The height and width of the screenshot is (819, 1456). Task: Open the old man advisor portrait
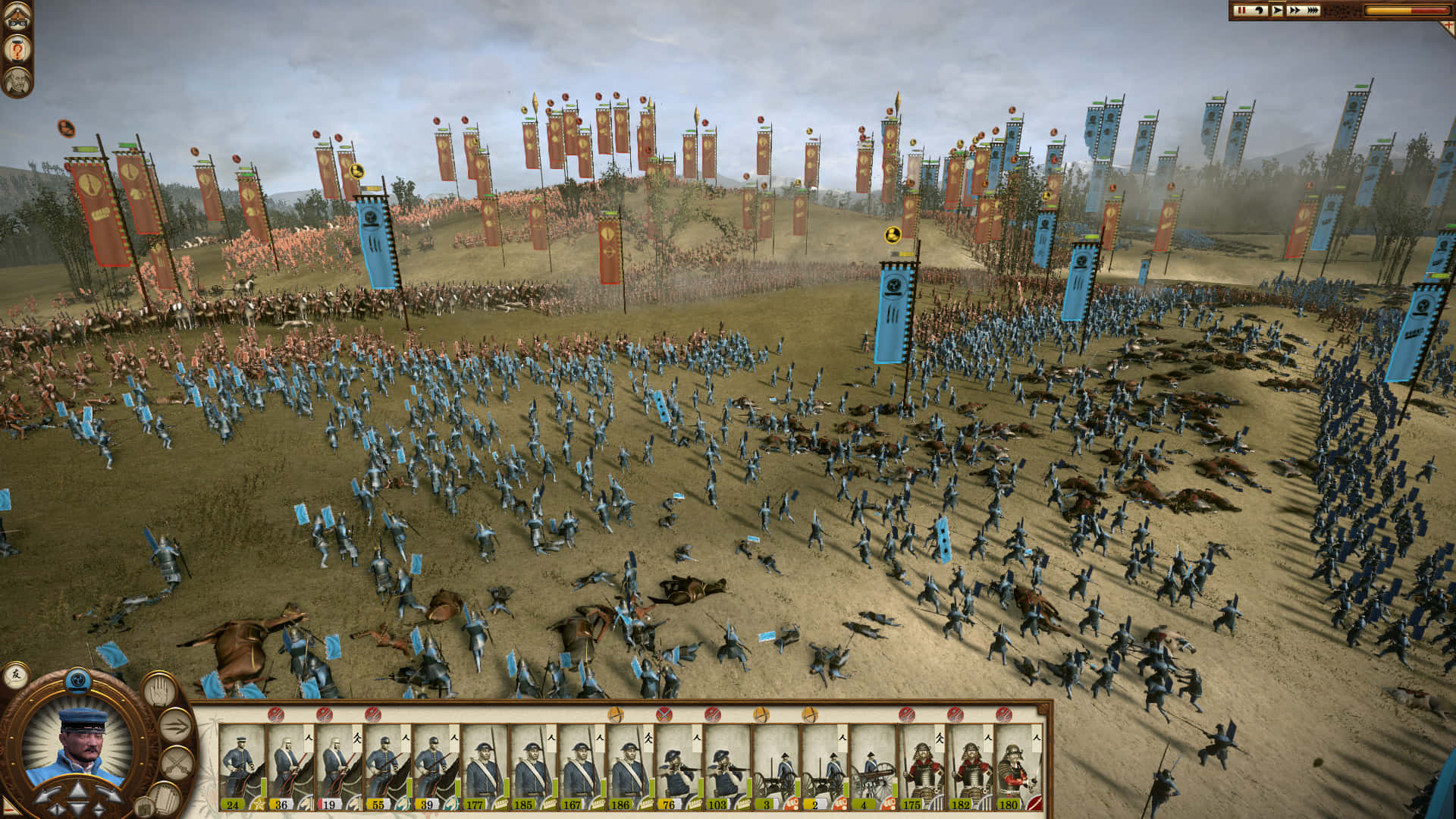point(17,82)
